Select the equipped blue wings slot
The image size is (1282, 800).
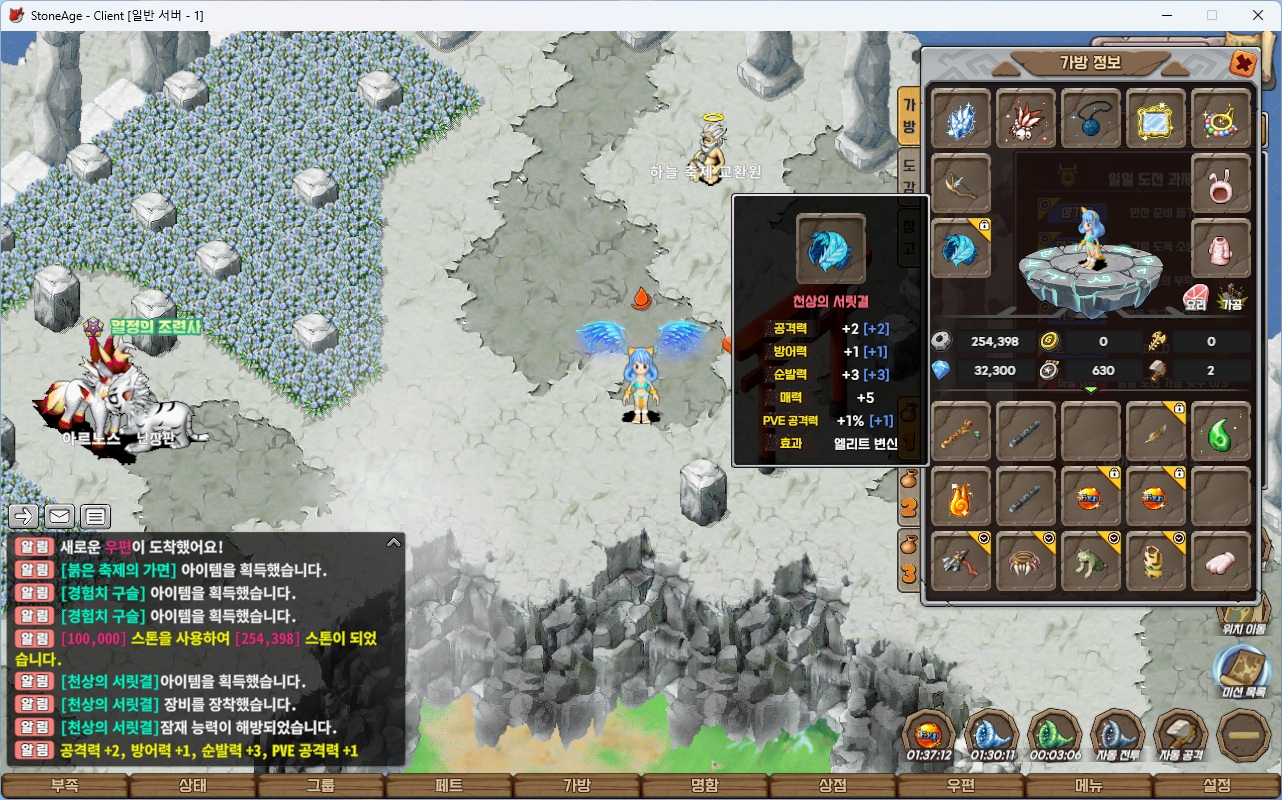coord(961,249)
